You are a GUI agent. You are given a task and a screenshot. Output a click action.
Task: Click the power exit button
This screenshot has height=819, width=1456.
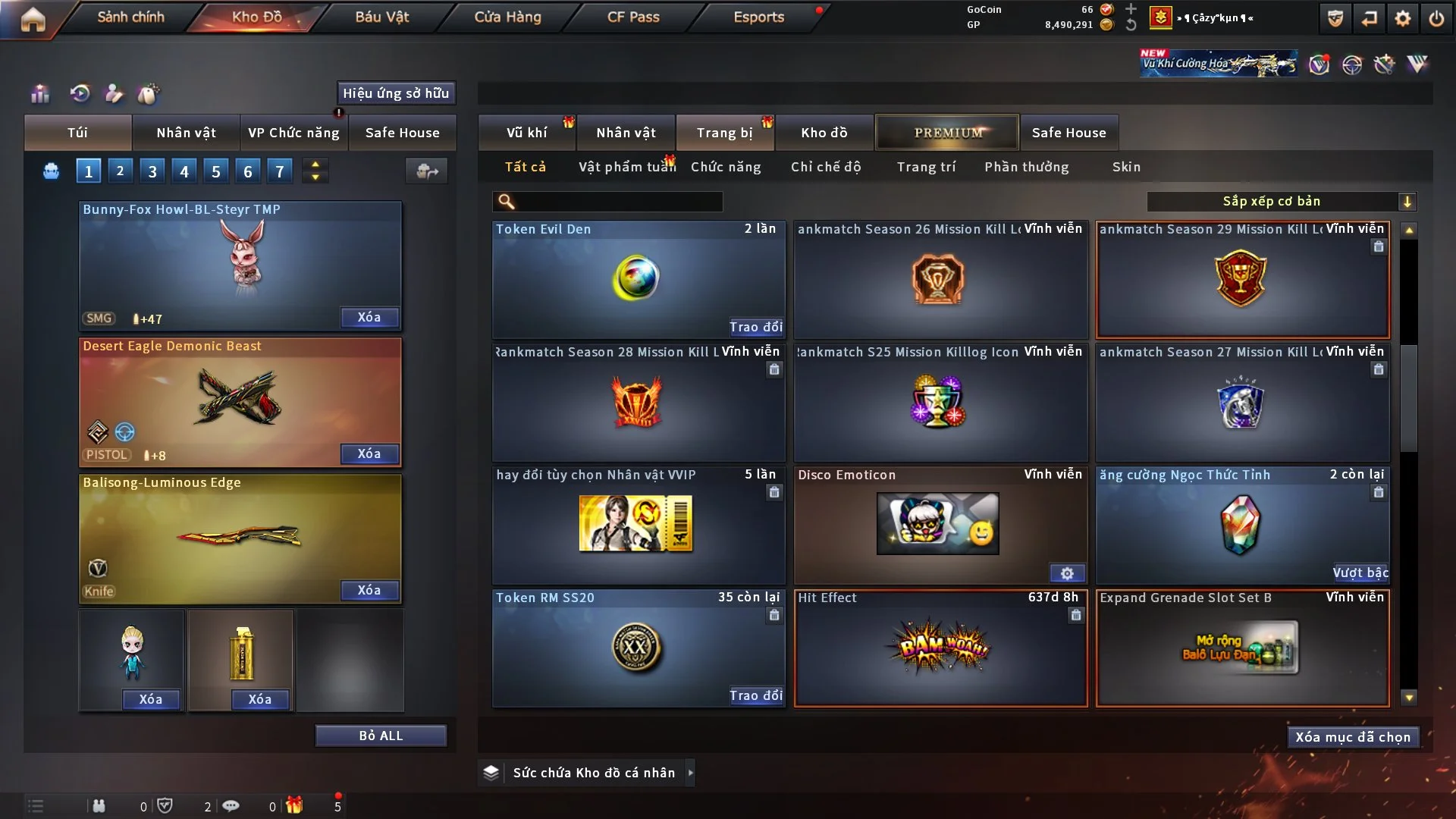pyautogui.click(x=1436, y=18)
